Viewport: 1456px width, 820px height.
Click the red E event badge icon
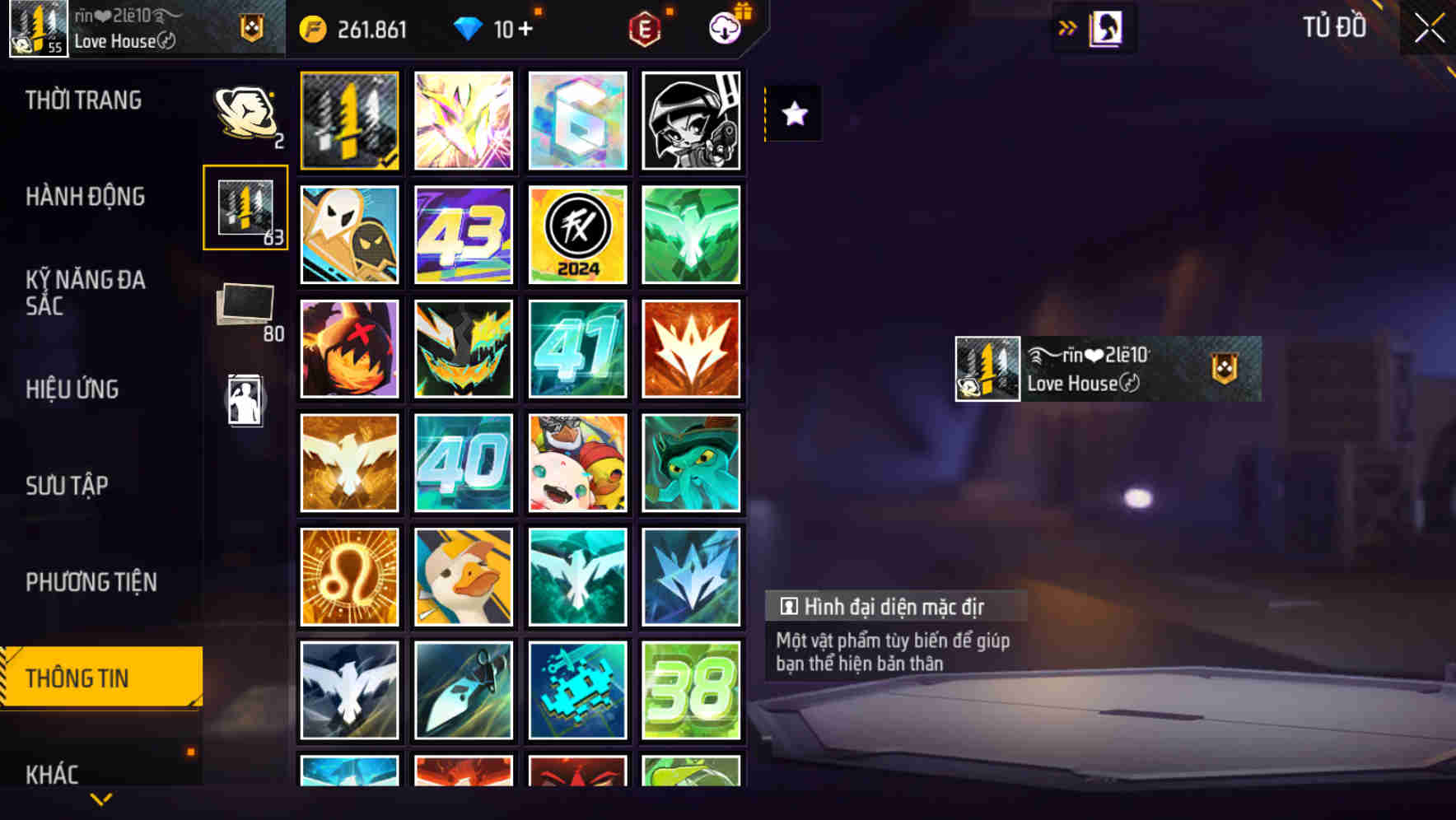[646, 29]
